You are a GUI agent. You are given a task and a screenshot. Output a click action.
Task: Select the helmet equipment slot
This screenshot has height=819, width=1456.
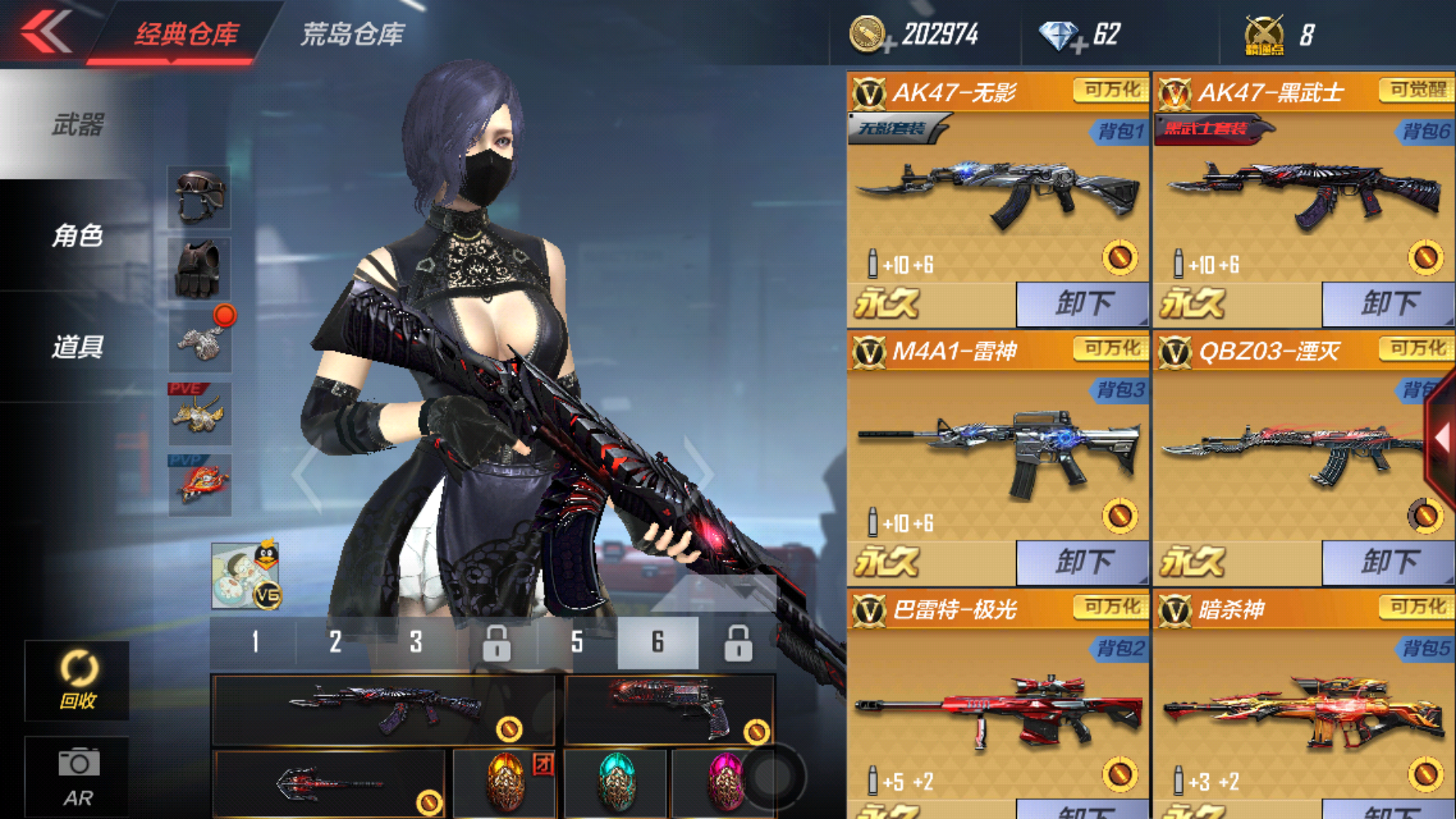click(199, 197)
